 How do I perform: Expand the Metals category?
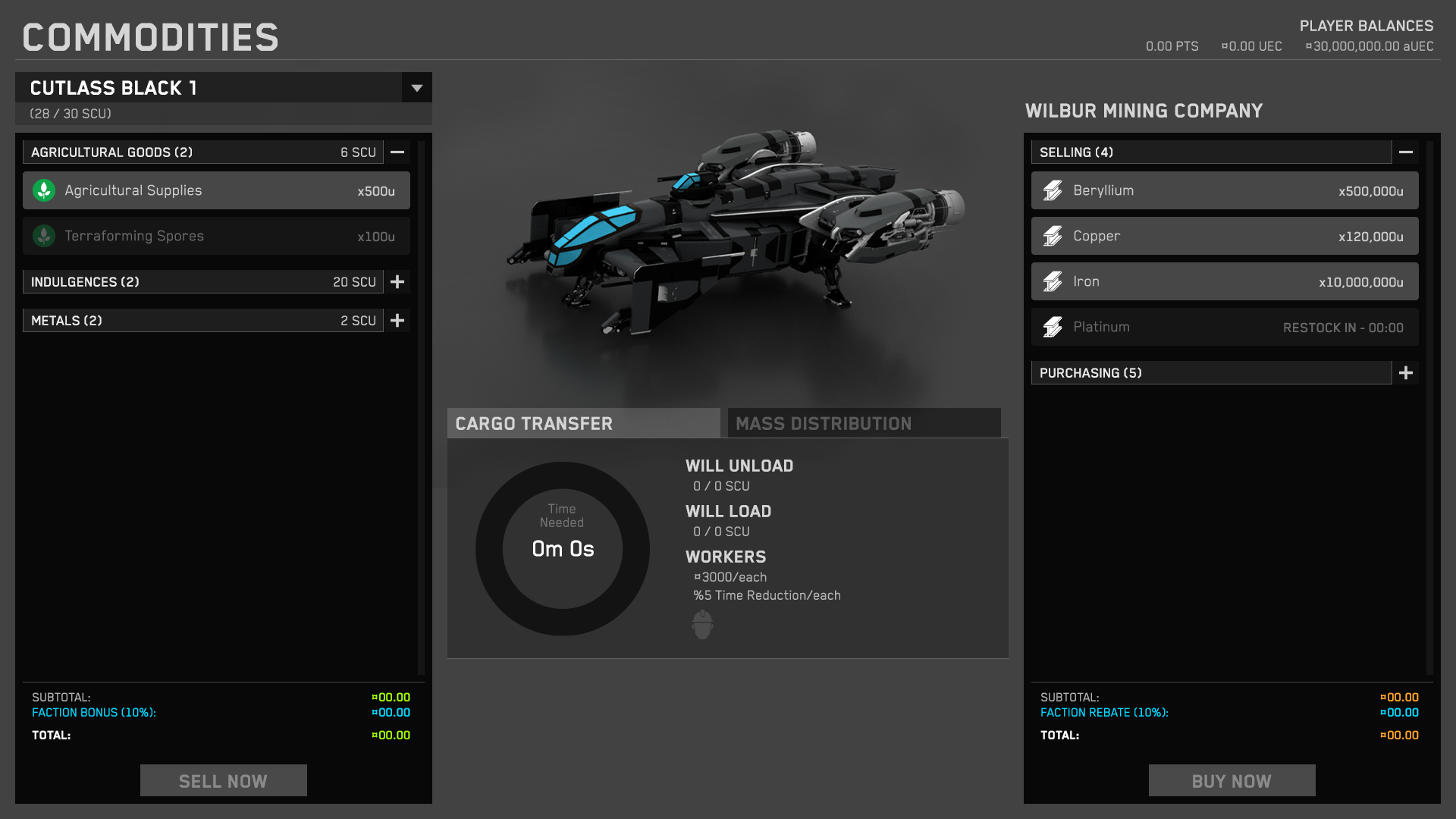397,321
